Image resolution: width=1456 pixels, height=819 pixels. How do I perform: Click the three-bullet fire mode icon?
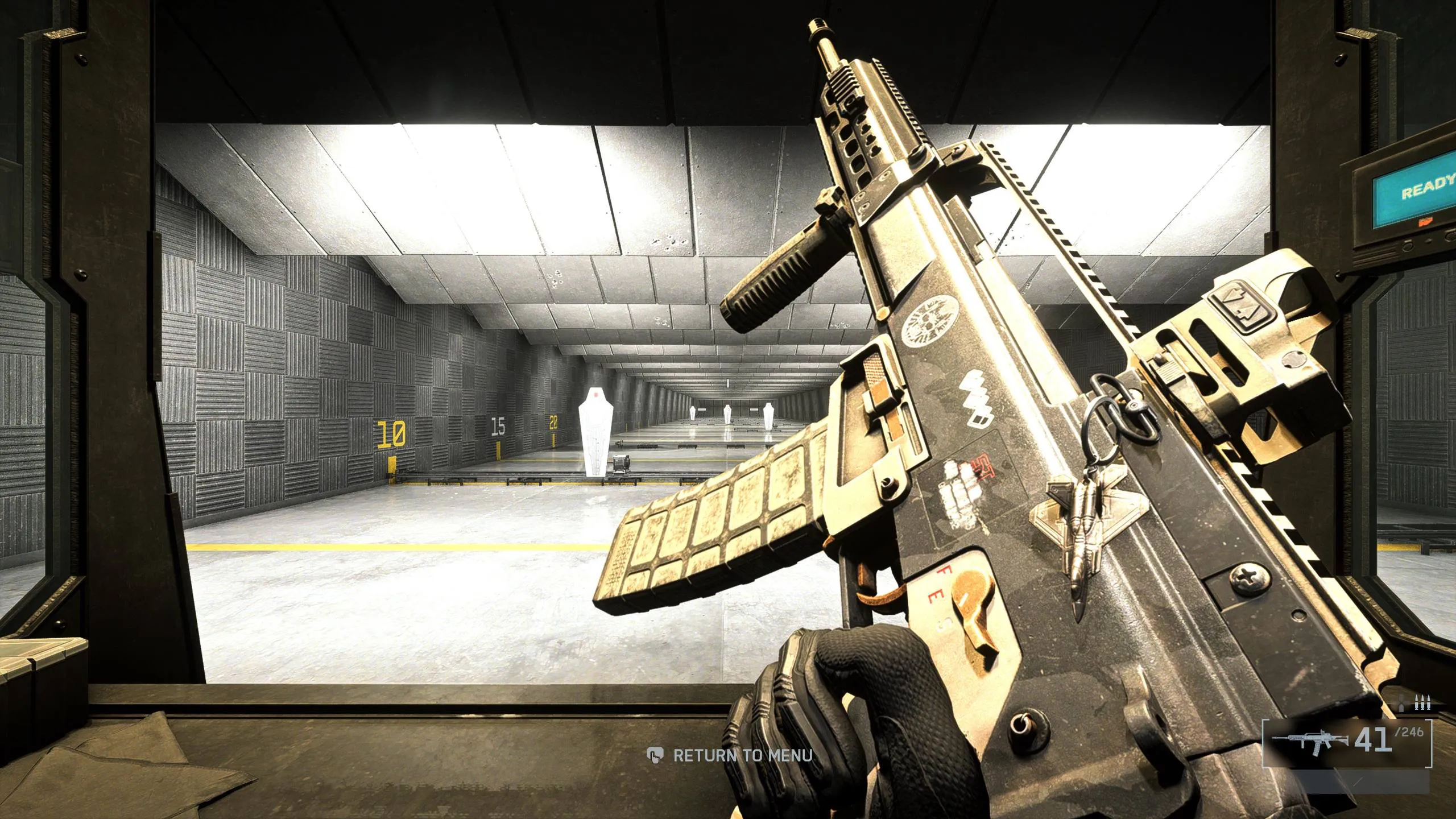click(1422, 704)
